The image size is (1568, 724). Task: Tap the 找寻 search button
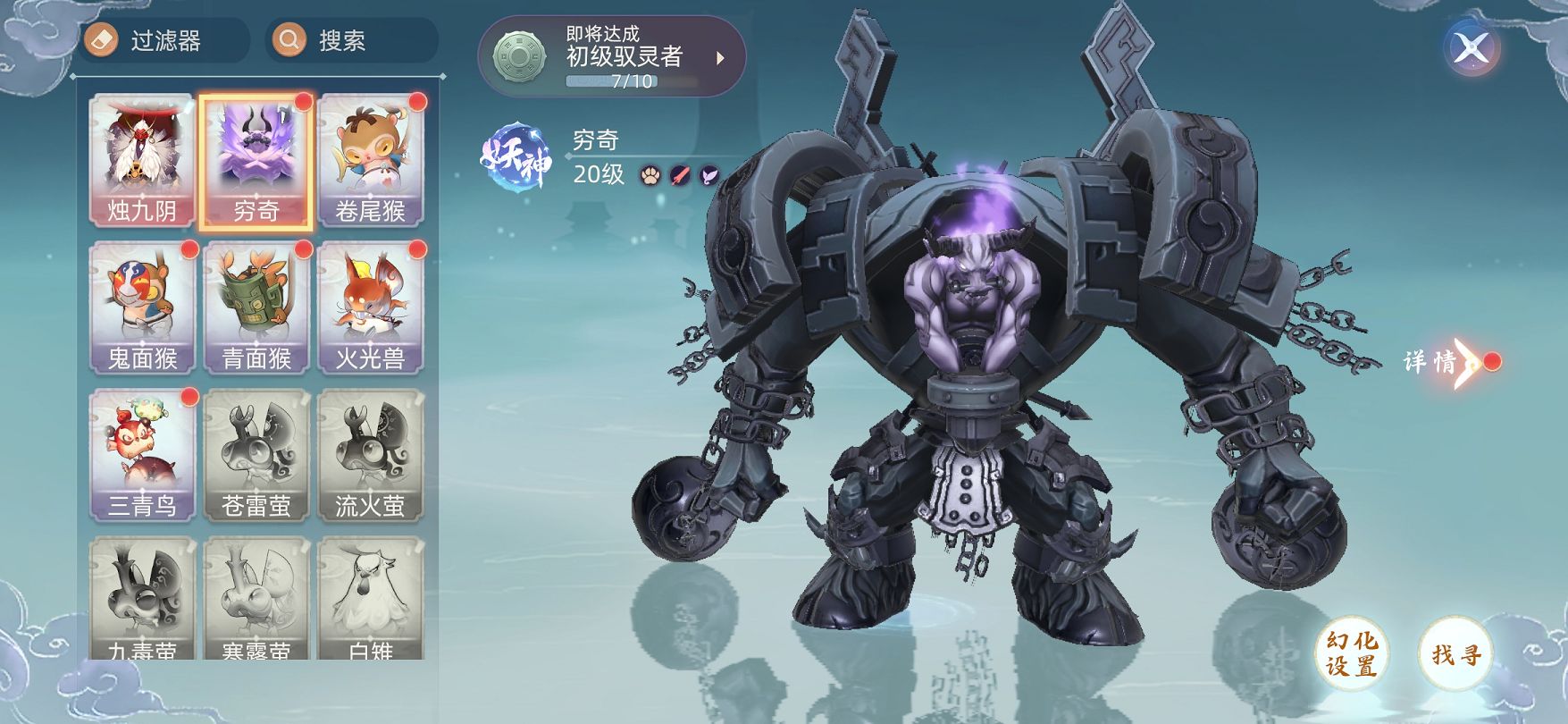coord(1456,653)
